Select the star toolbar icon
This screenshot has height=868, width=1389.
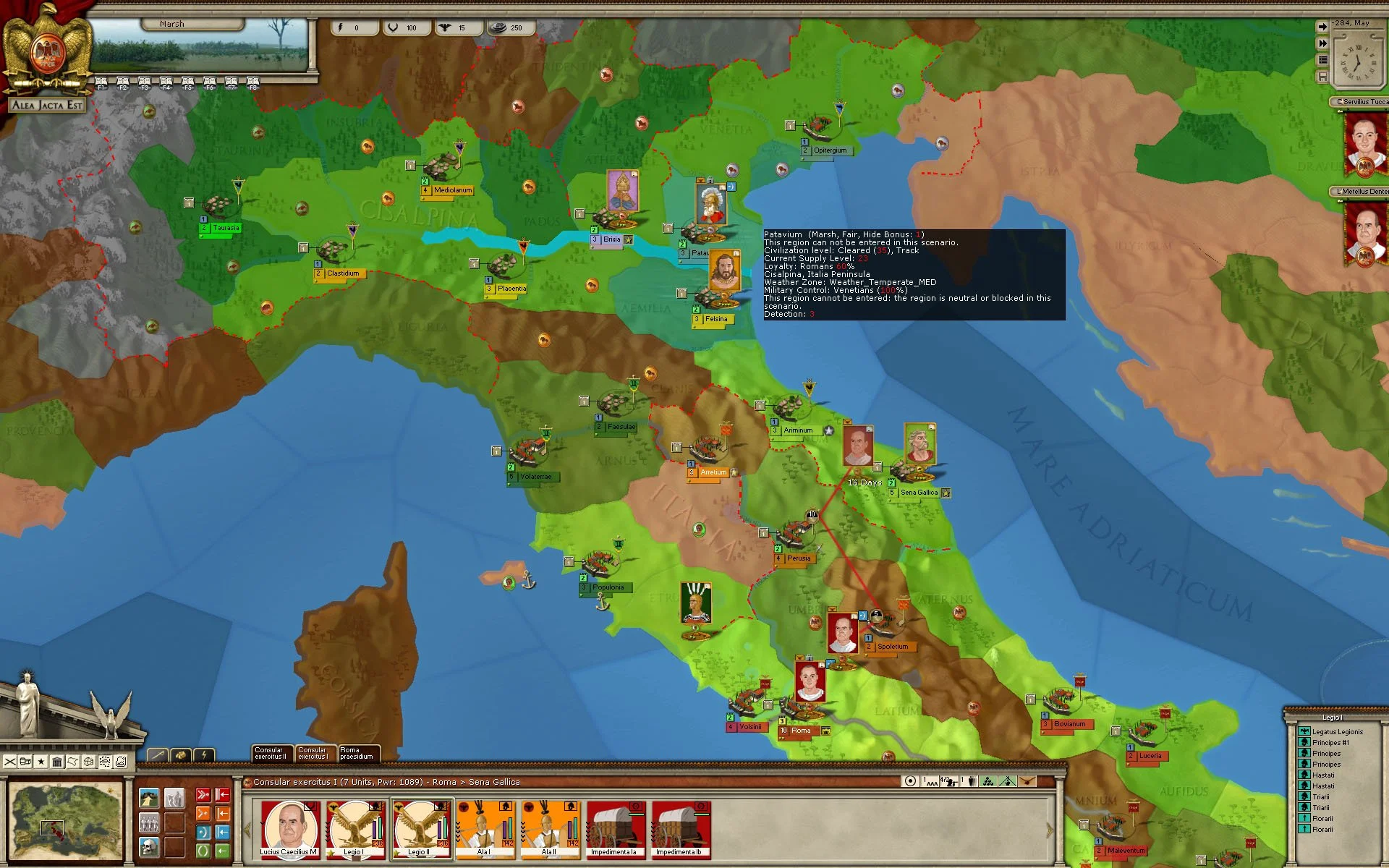(41, 762)
